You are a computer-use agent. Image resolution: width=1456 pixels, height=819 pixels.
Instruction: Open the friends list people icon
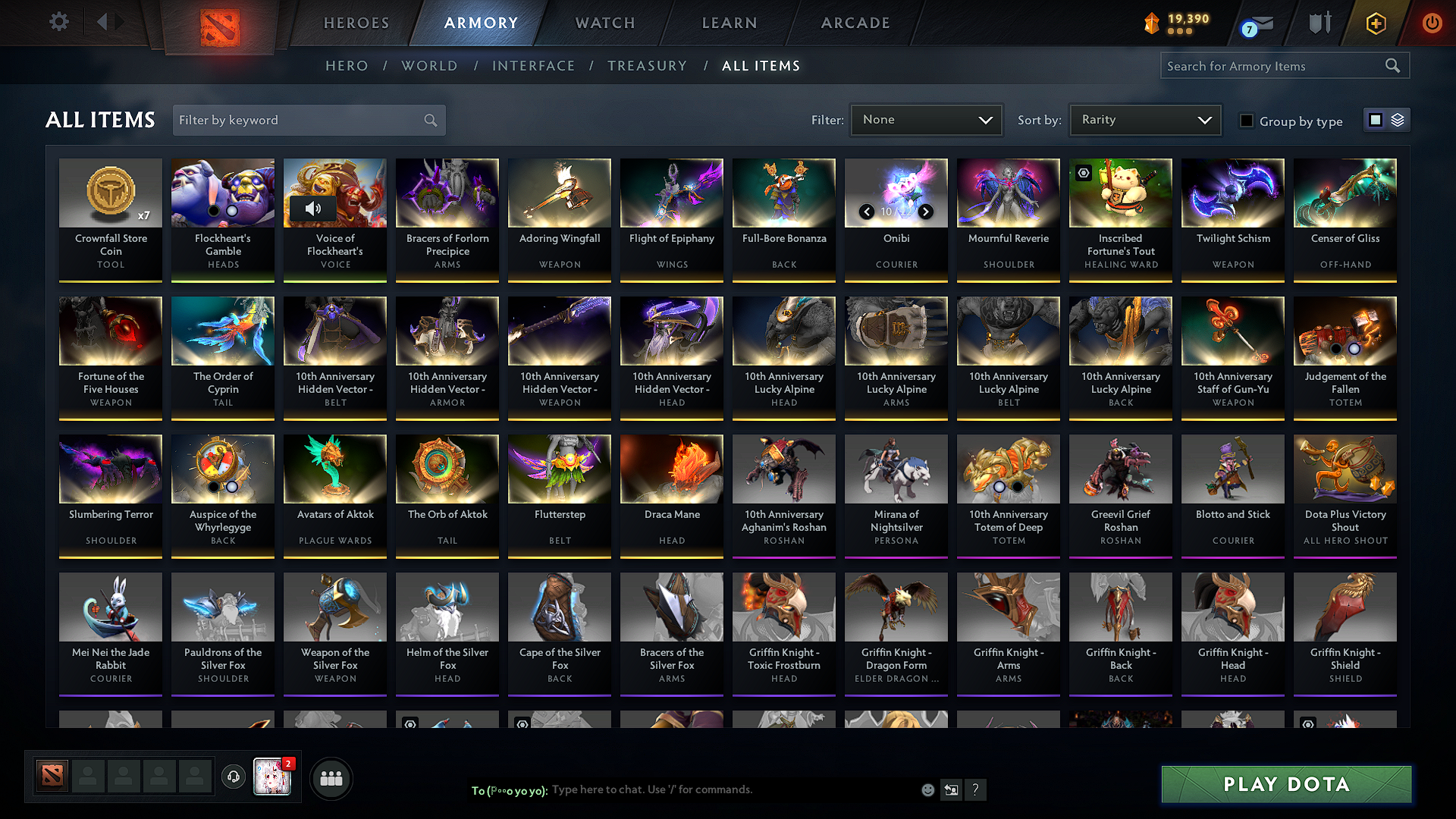(x=331, y=778)
